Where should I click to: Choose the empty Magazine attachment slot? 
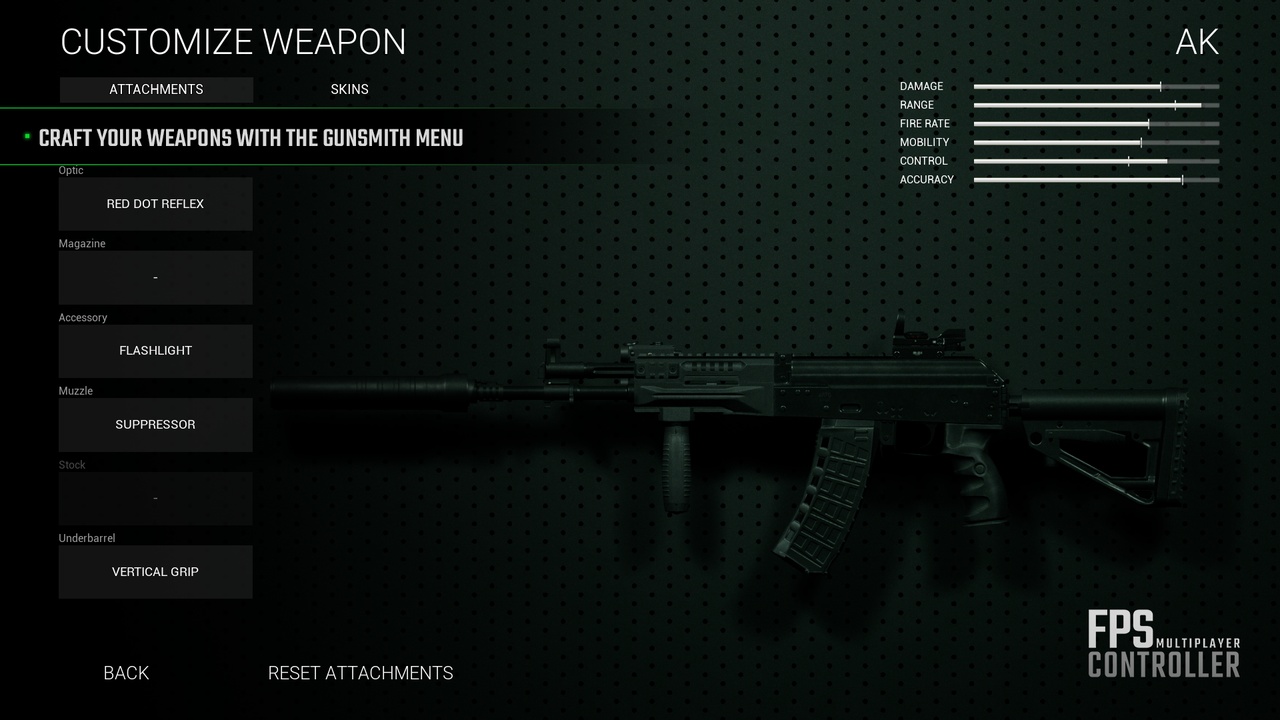point(155,277)
